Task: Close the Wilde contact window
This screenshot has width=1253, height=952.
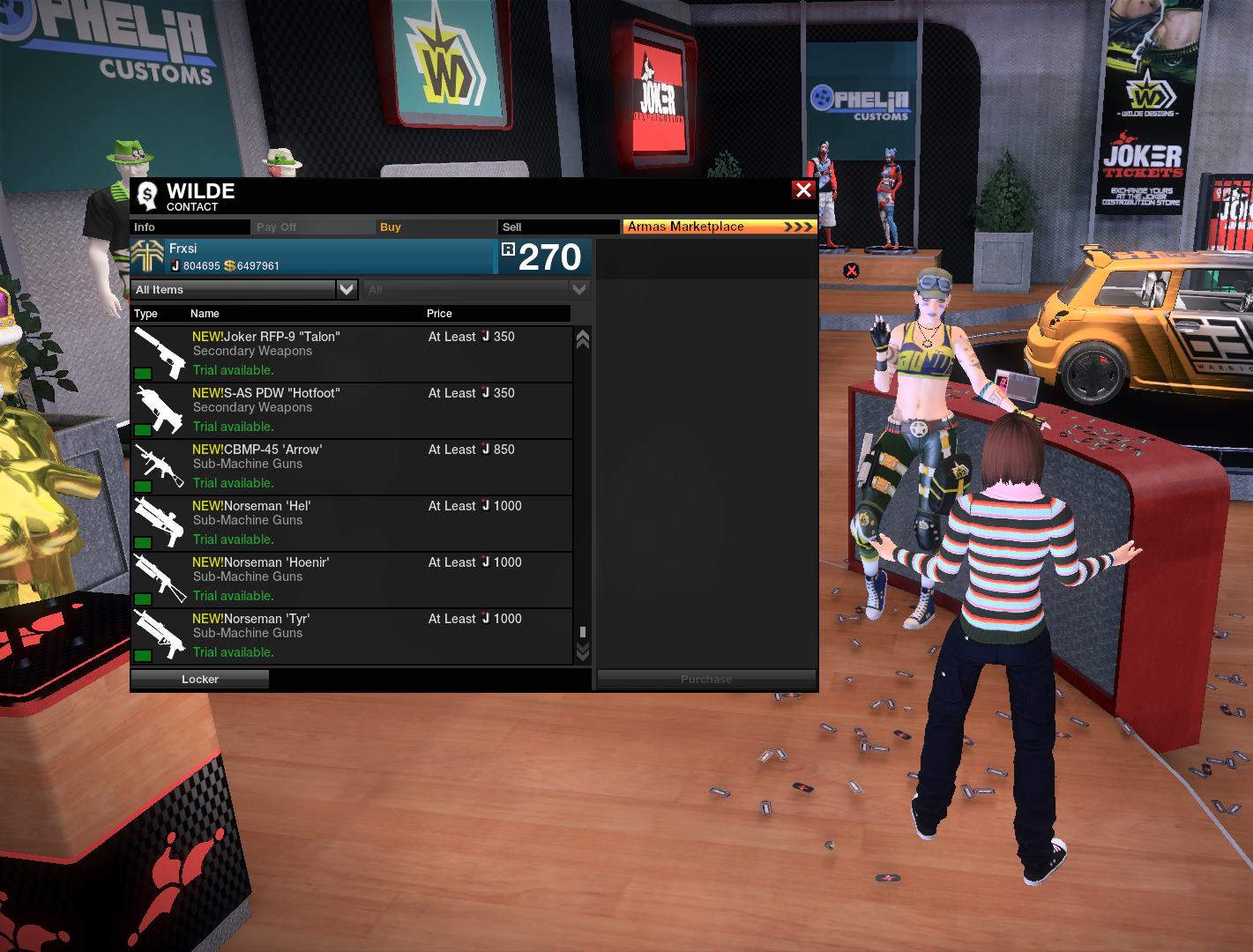Action: click(802, 190)
